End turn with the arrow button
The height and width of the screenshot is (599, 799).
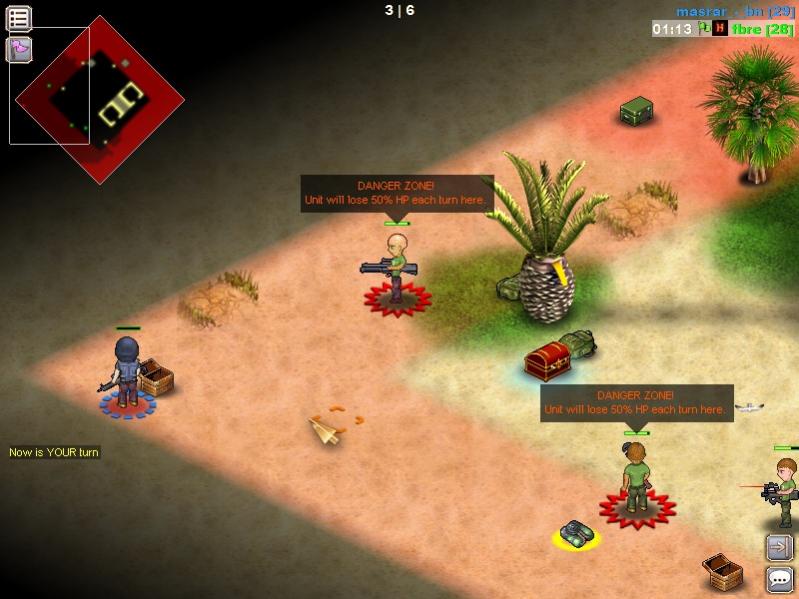point(779,547)
